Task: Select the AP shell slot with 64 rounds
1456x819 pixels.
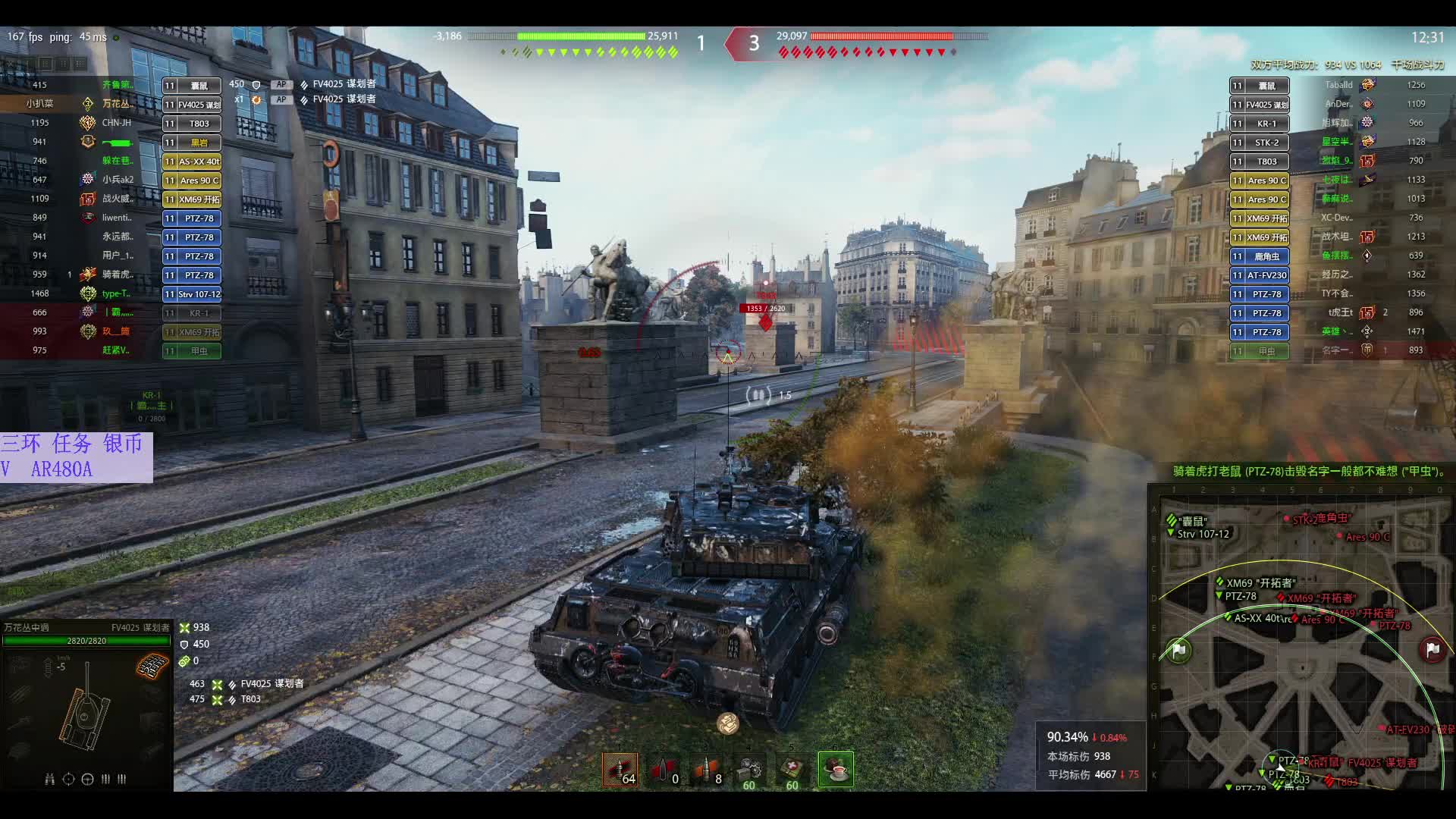Action: coord(620,770)
